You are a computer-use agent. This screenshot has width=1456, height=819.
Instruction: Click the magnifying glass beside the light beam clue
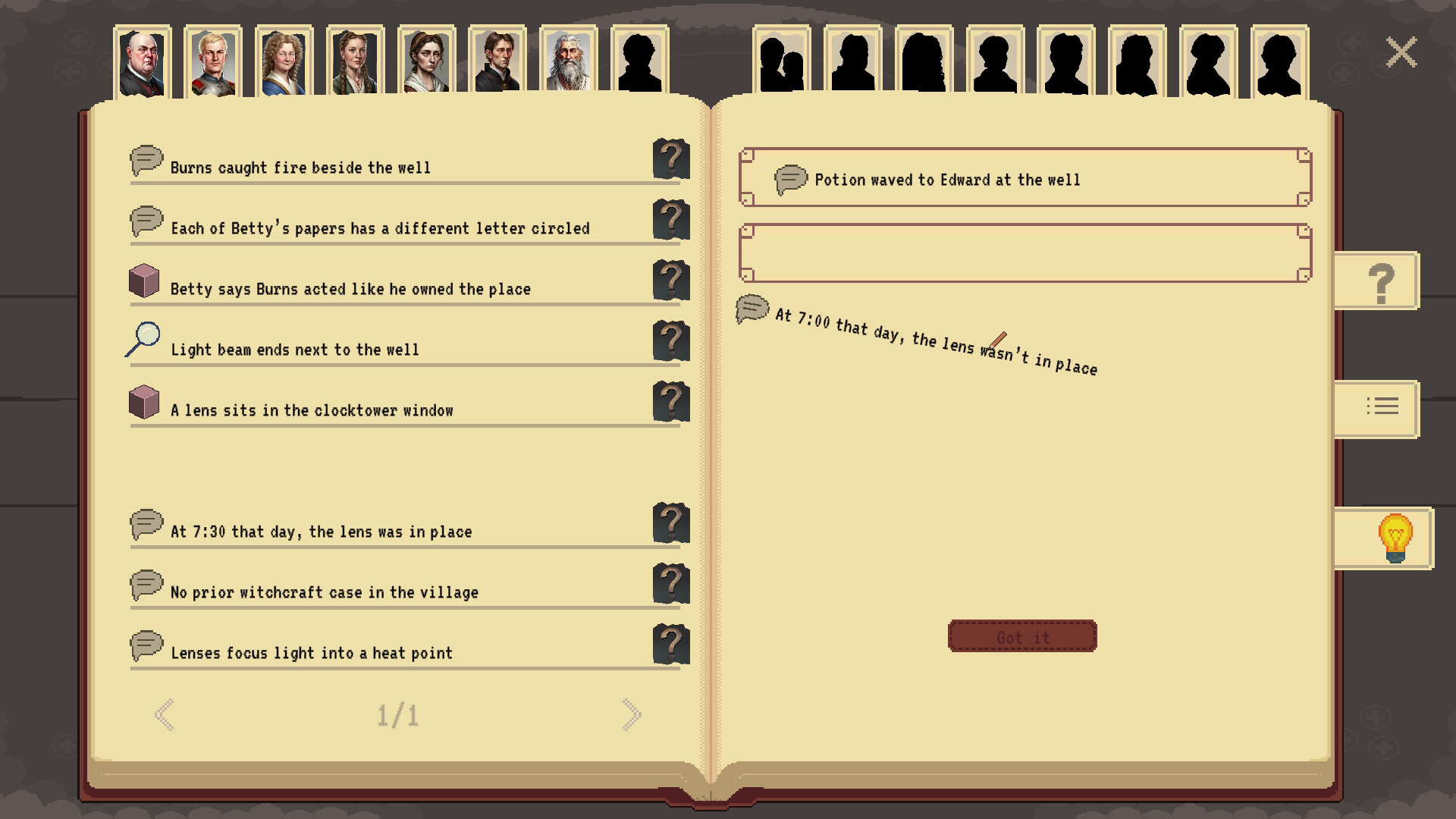[x=143, y=340]
